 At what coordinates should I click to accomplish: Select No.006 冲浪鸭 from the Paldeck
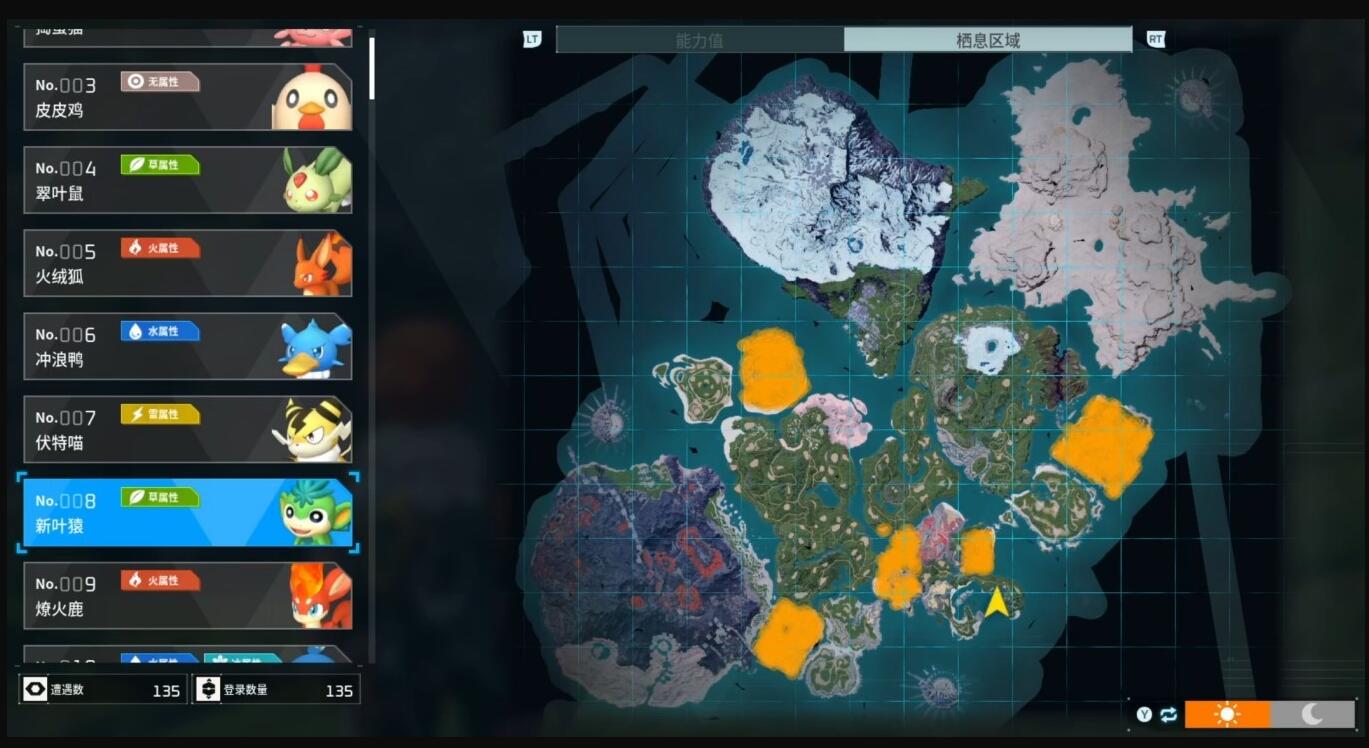point(187,346)
